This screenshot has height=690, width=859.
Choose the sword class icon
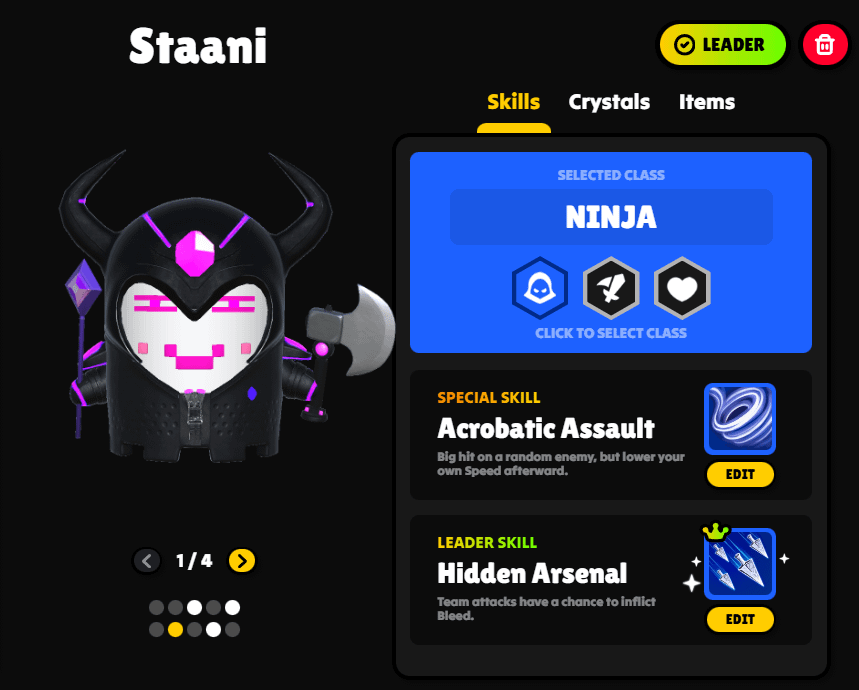coord(611,288)
